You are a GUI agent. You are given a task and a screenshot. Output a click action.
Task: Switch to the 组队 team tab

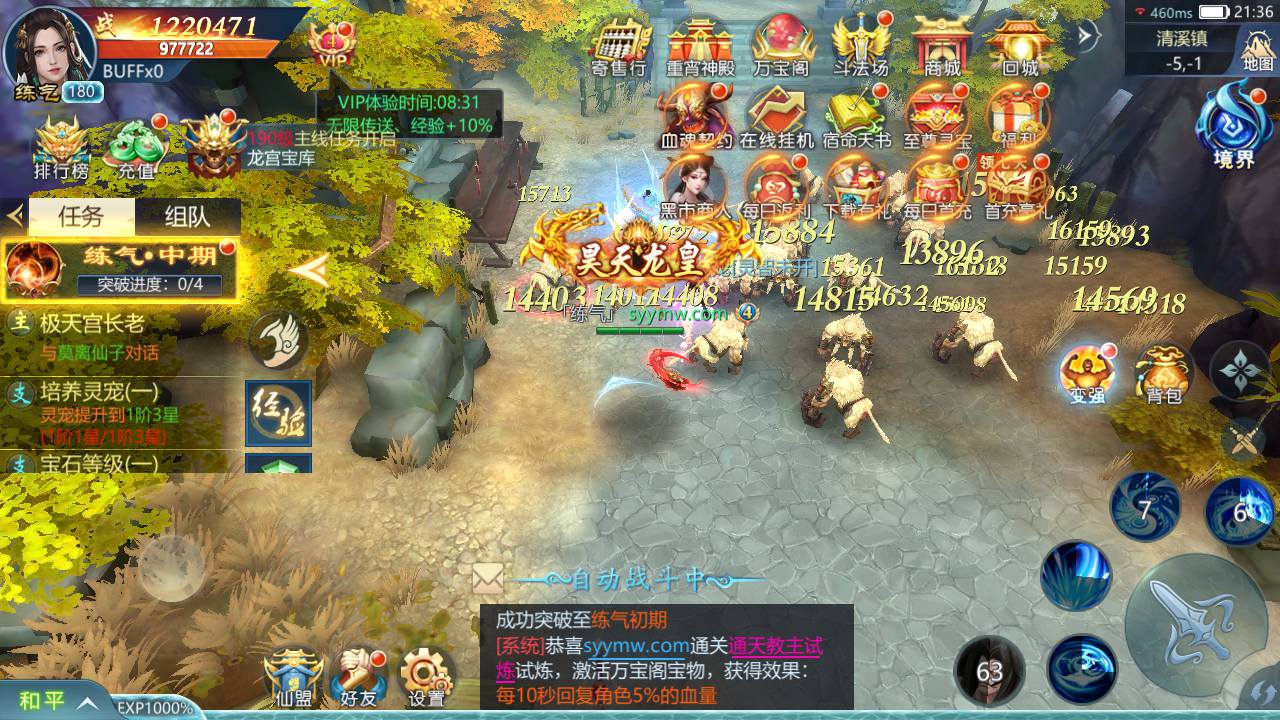[x=185, y=216]
